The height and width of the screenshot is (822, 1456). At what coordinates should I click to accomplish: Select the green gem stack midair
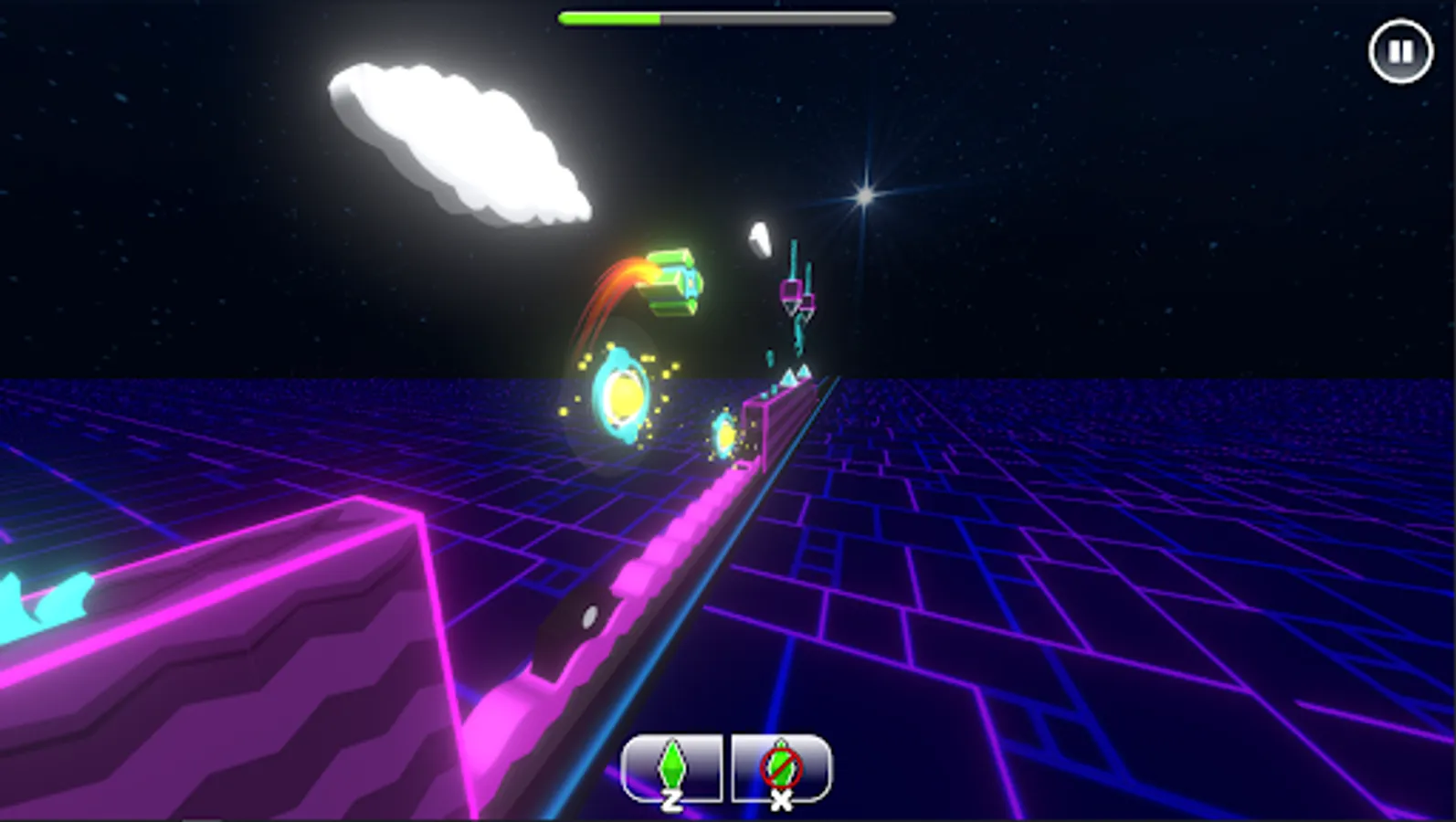tap(674, 279)
